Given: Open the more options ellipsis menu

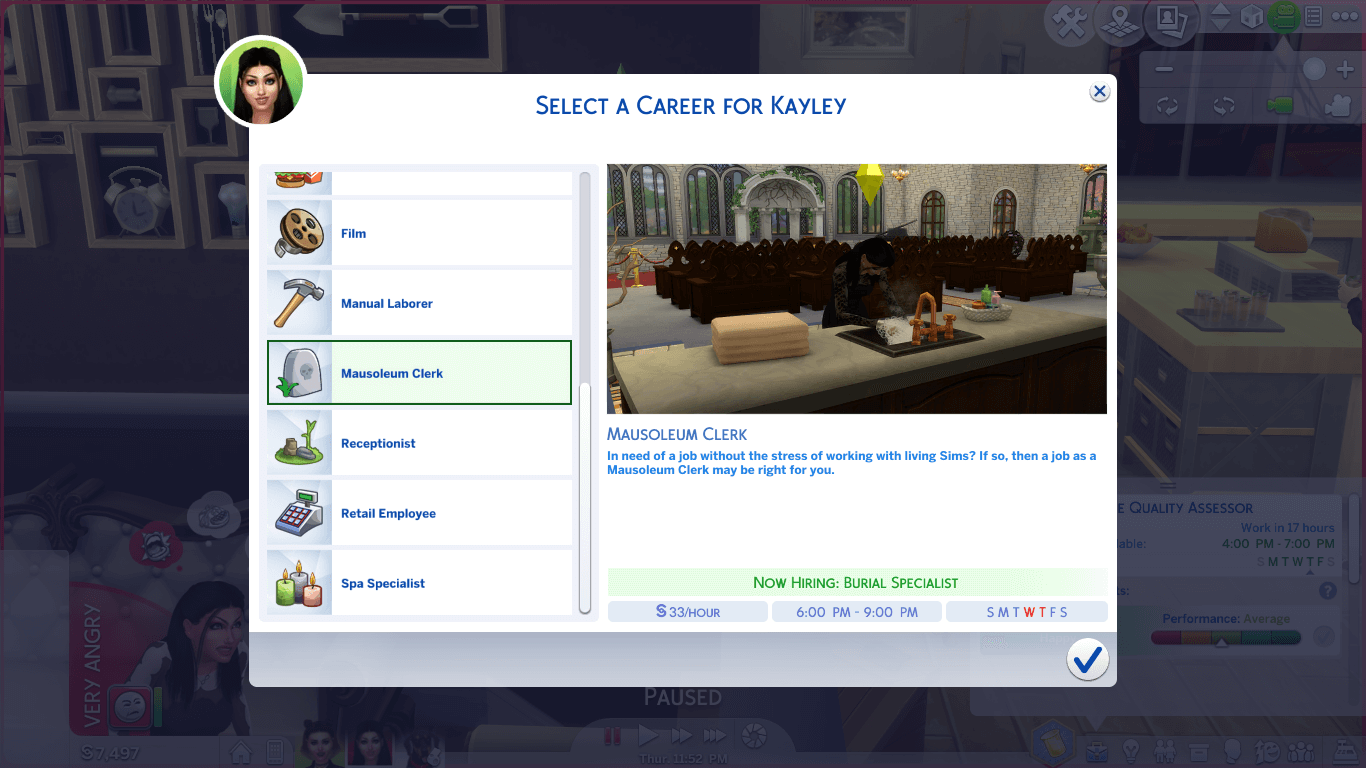Looking at the screenshot, I should click(1344, 16).
